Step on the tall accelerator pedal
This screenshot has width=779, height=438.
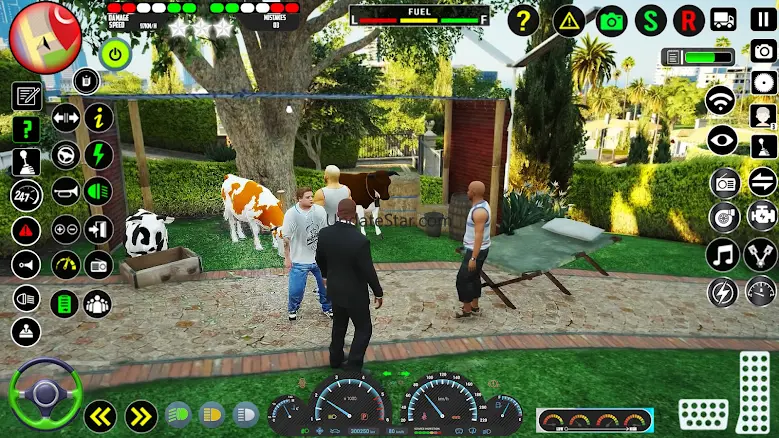click(754, 393)
